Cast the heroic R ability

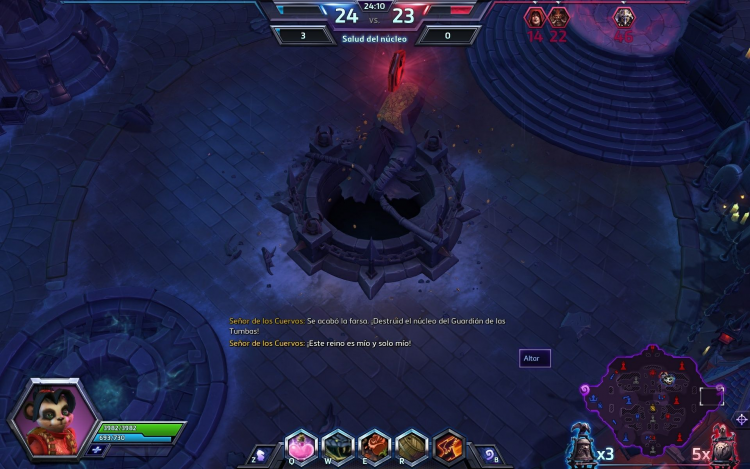(412, 444)
